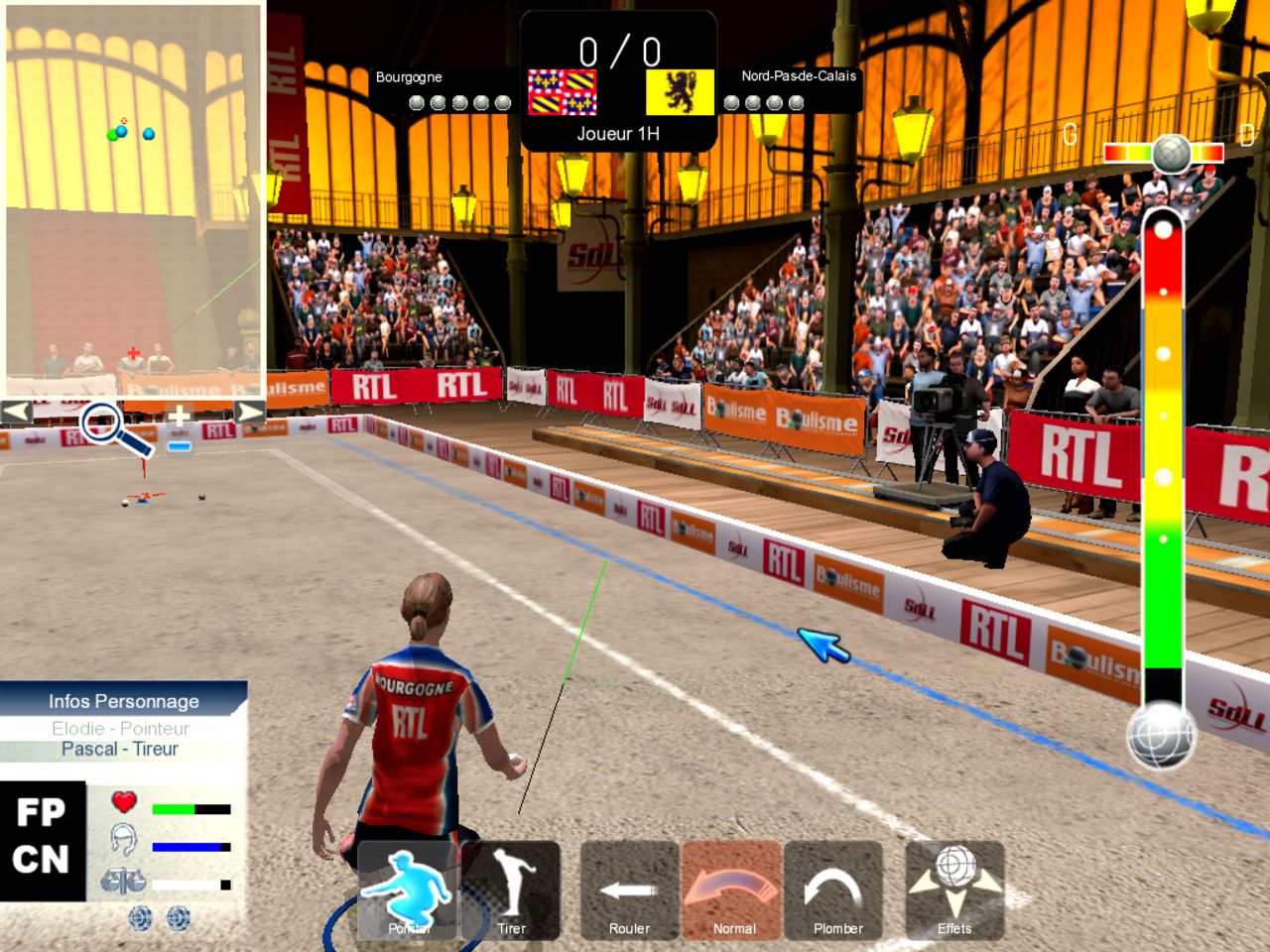
Task: Set throw power on the vertical gauge
Action: coord(1163,446)
